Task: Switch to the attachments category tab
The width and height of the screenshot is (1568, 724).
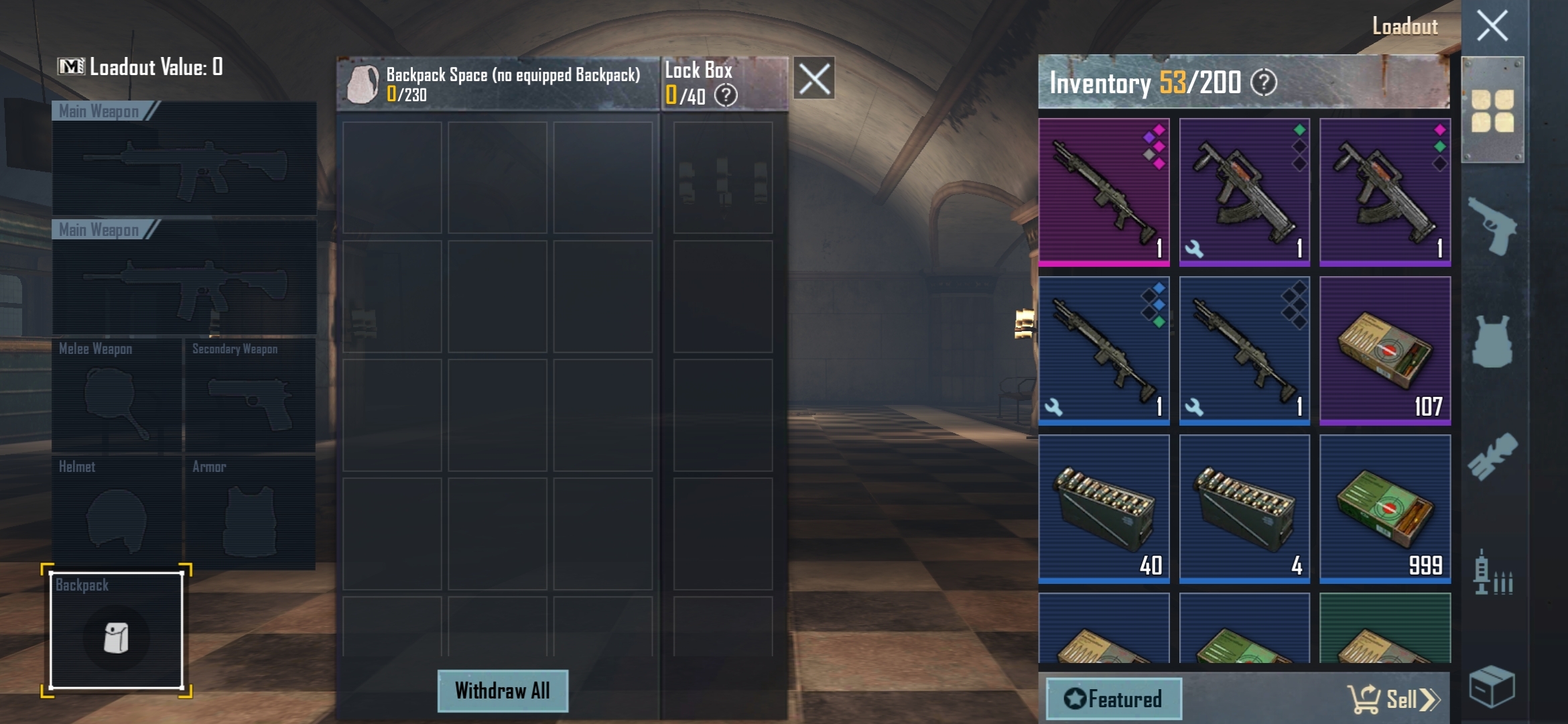Action: [x=1492, y=457]
